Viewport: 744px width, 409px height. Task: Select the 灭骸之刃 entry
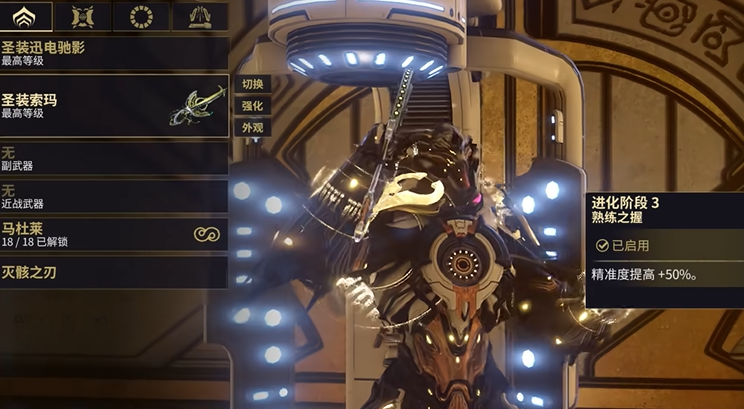point(114,271)
